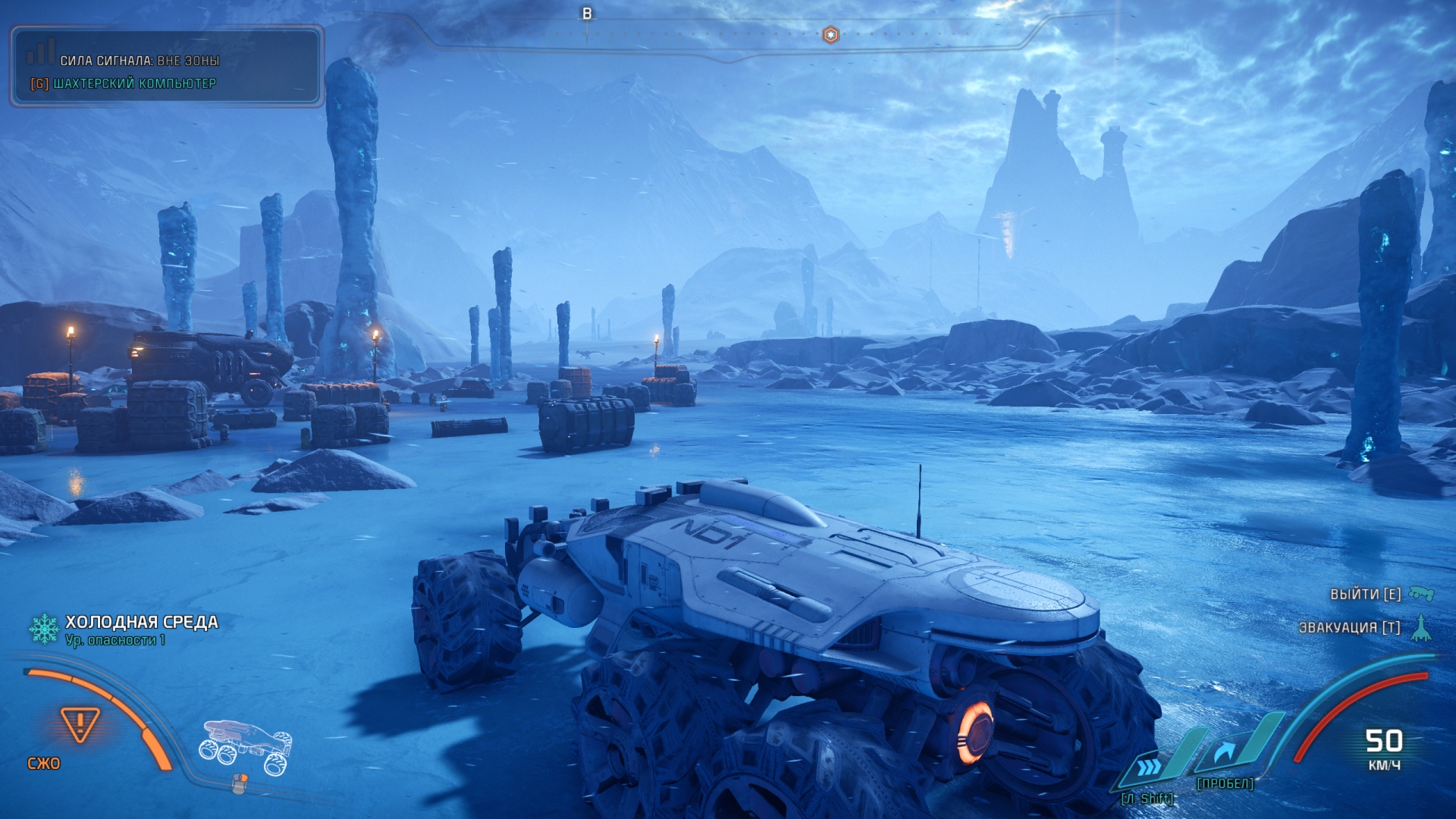Click the cold environment snowflake icon
This screenshot has height=819, width=1456.
pyautogui.click(x=44, y=629)
